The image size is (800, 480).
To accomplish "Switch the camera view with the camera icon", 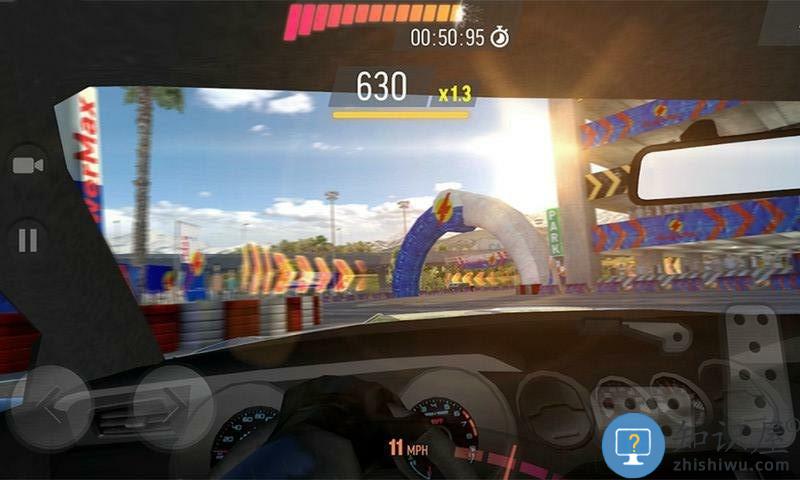I will (x=29, y=166).
